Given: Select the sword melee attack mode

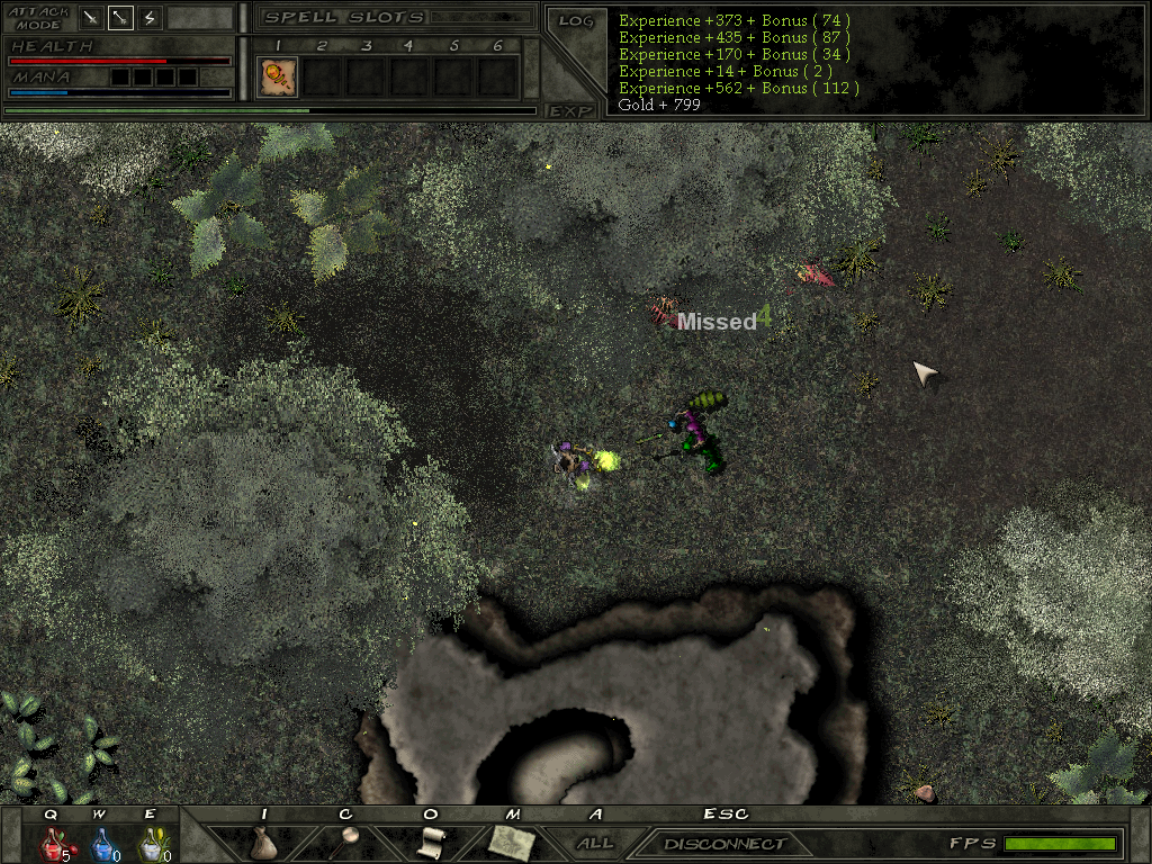Looking at the screenshot, I should (x=92, y=17).
